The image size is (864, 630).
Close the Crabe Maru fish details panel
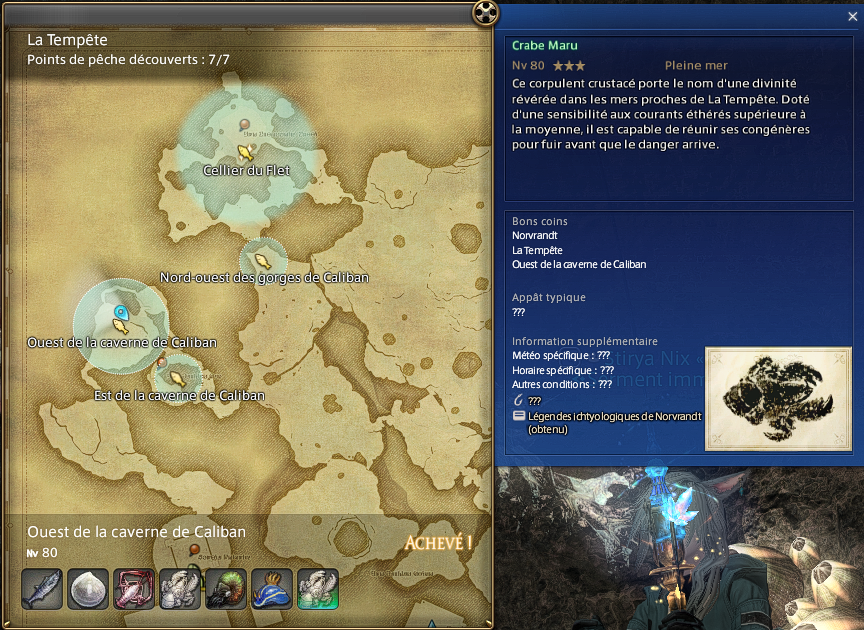[x=851, y=16]
